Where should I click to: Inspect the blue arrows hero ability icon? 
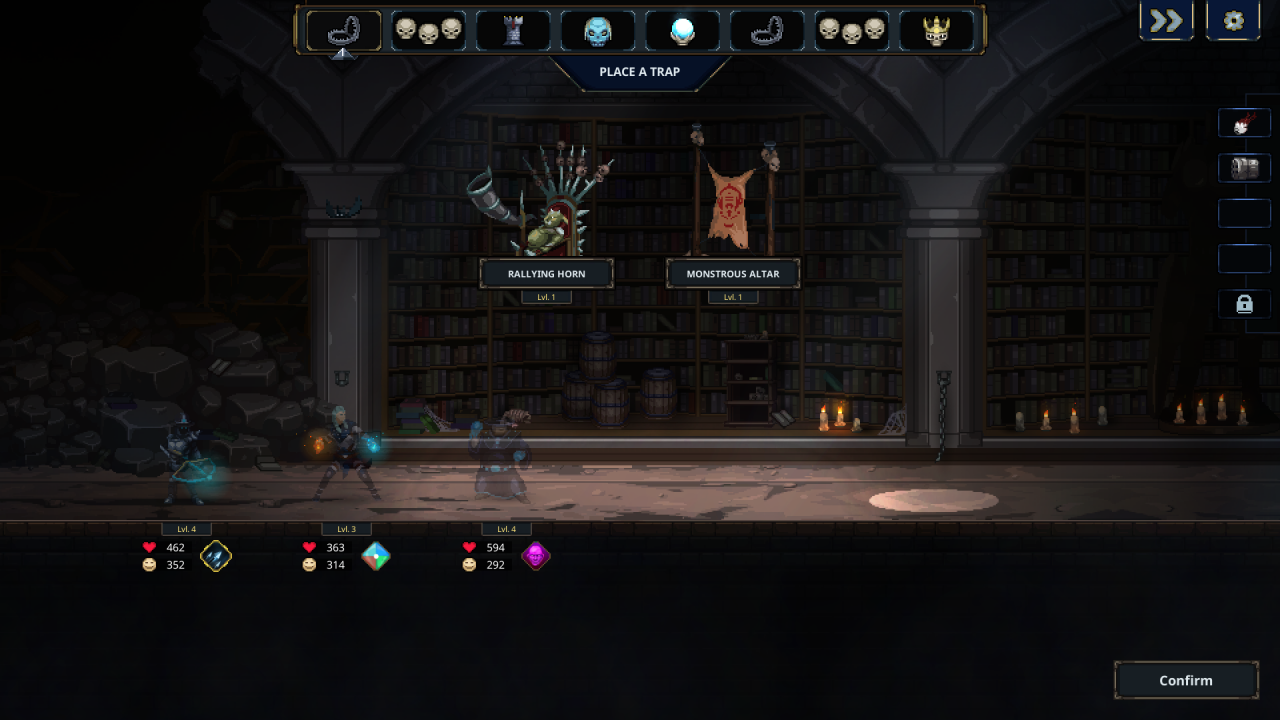coord(216,556)
